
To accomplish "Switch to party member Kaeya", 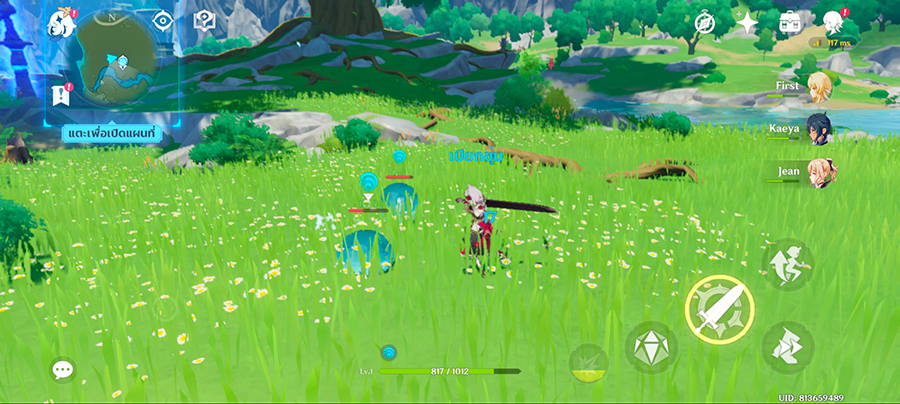I will tap(820, 129).
